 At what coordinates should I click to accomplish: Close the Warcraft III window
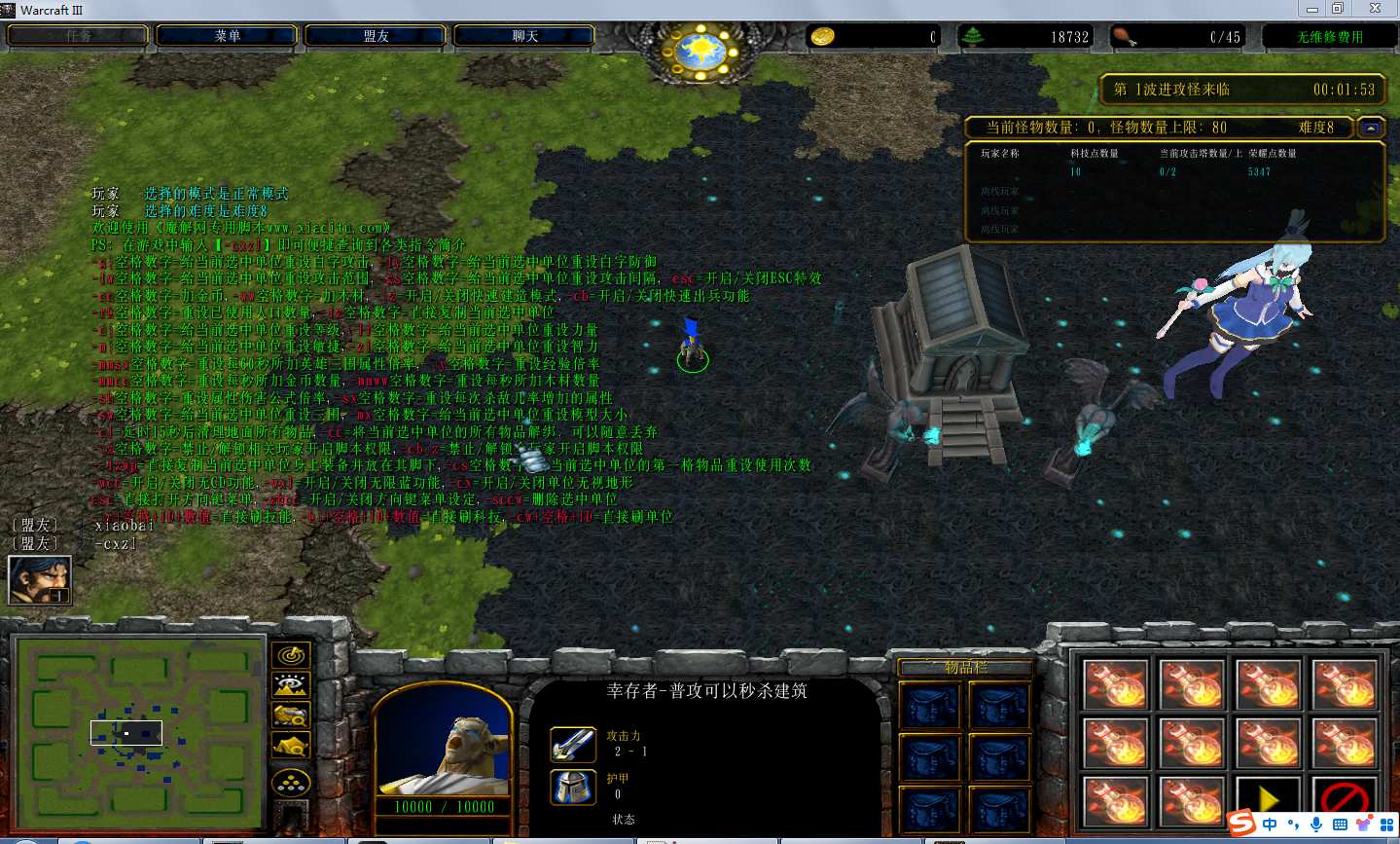click(x=1375, y=9)
